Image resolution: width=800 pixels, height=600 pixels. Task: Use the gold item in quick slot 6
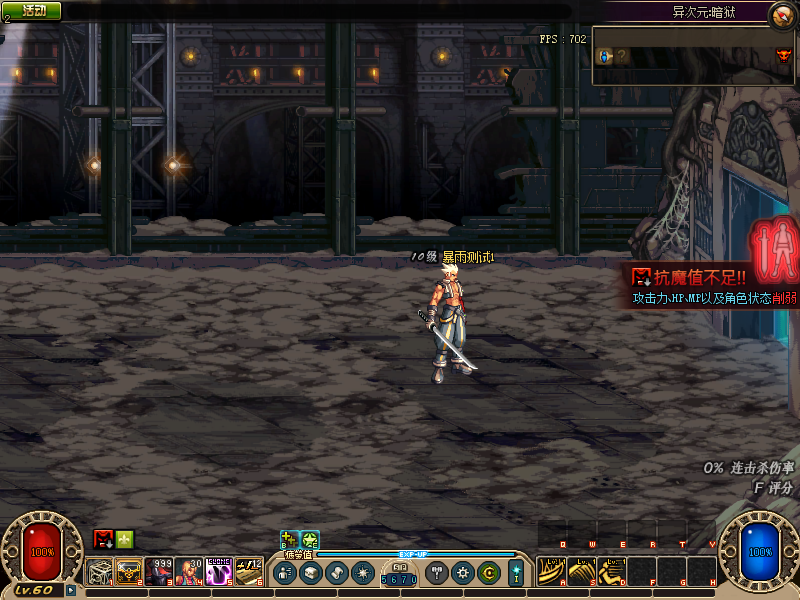pos(249,571)
